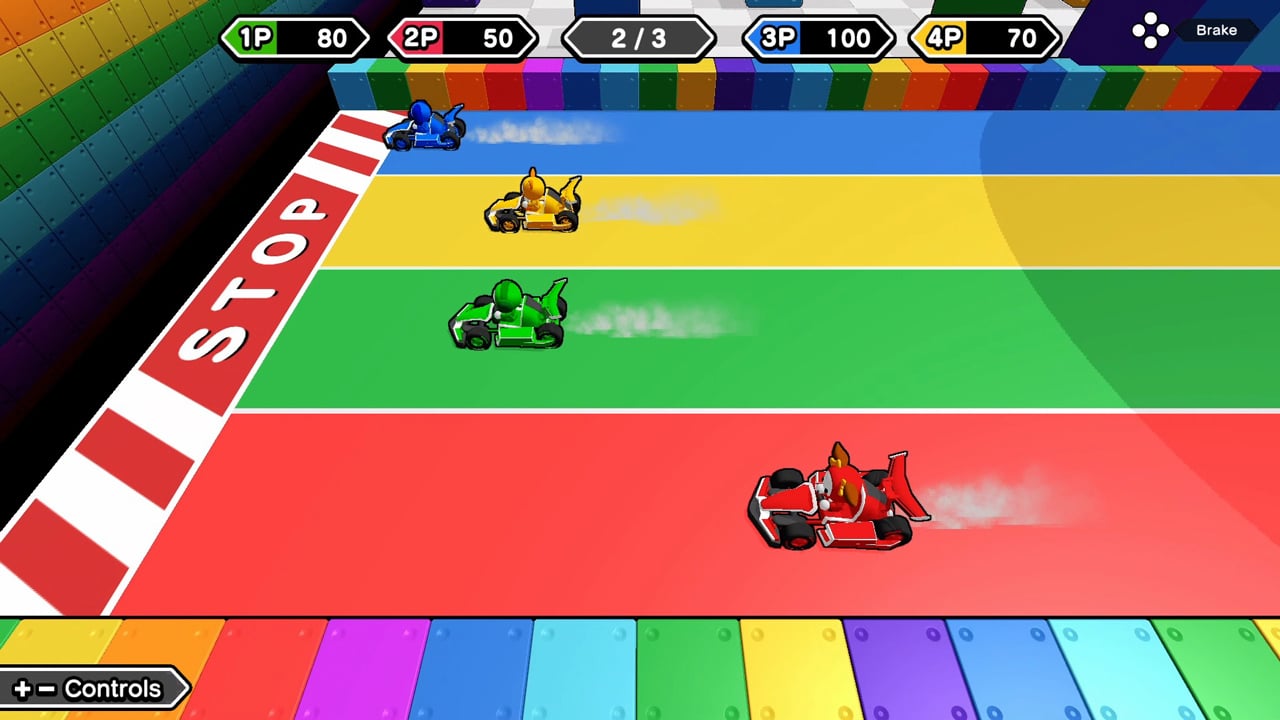Screen dimensions: 1280x720
Task: Click the plus symbol on the Controls prompt
Action: [22, 688]
